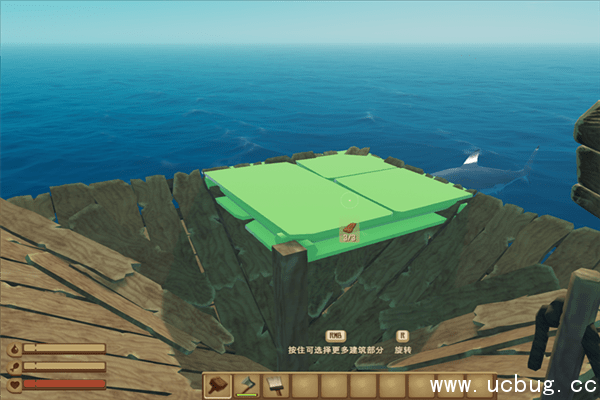Viewport: 600px width, 400px height.
Task: Choose the axe in the hotbar
Action: (247, 386)
